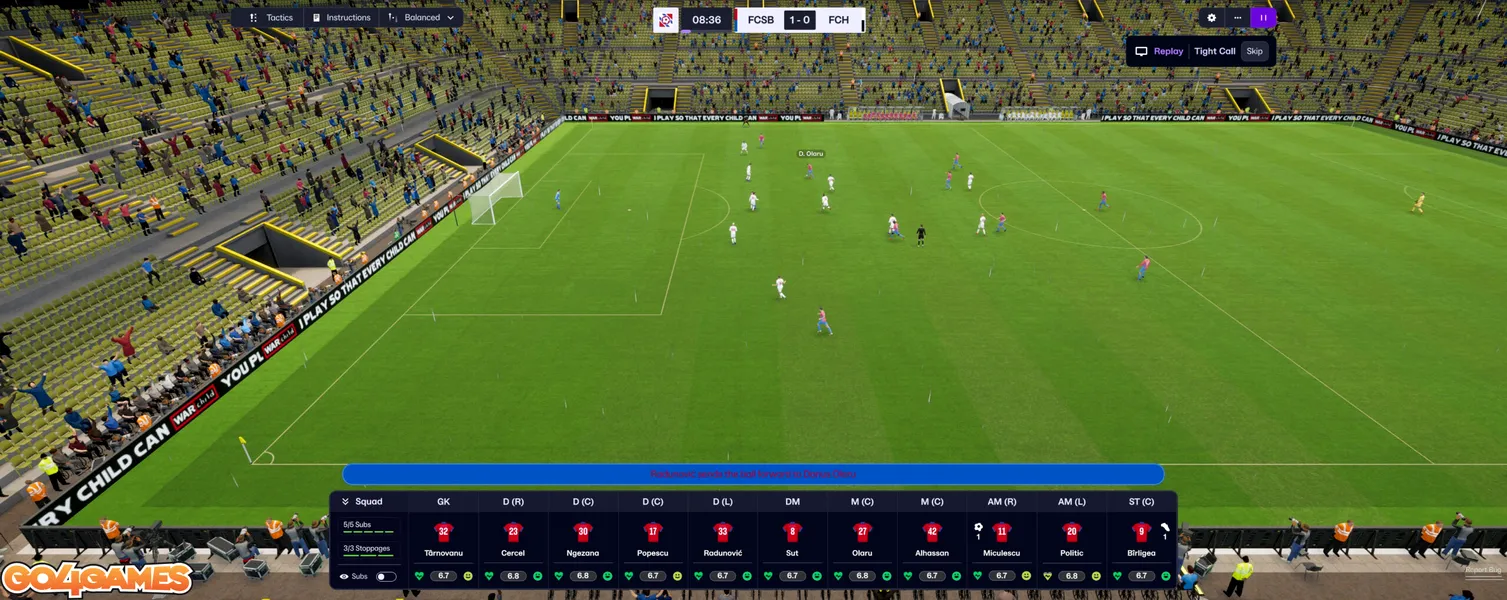This screenshot has height=600, width=1507.
Task: Select Radunović's left-back card
Action: click(723, 540)
